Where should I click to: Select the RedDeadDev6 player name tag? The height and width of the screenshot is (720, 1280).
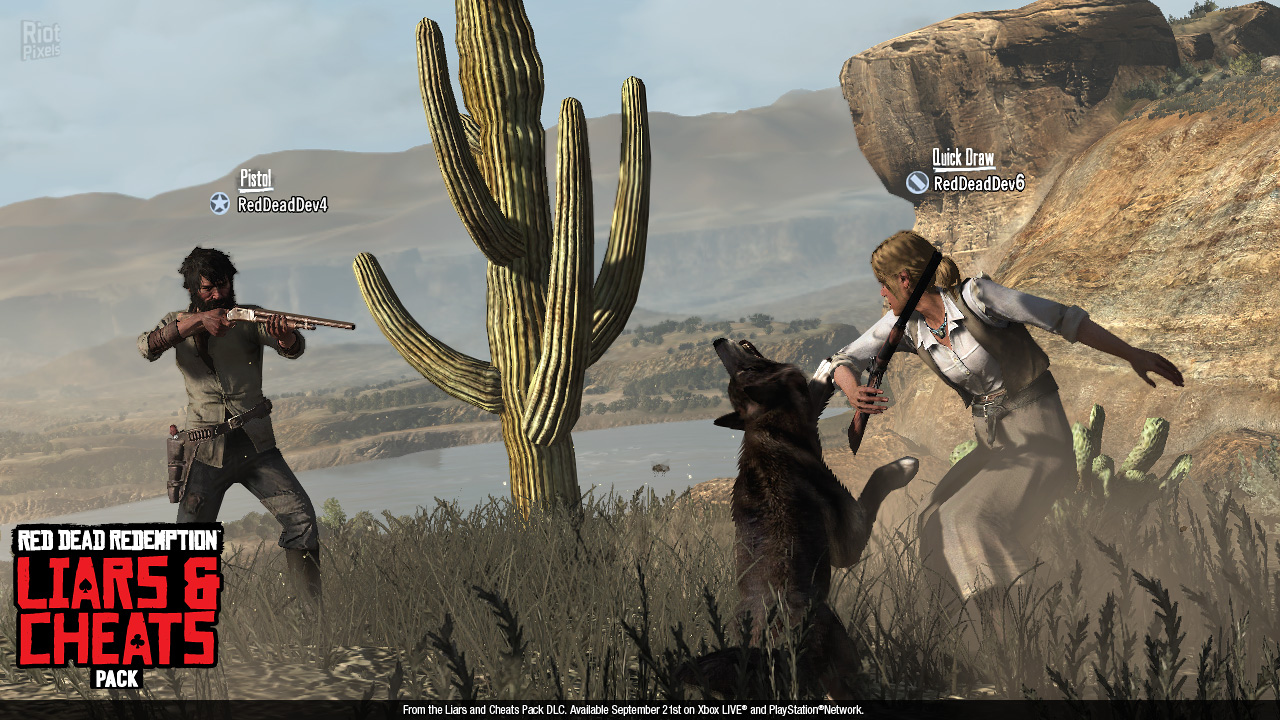pyautogui.click(x=978, y=183)
